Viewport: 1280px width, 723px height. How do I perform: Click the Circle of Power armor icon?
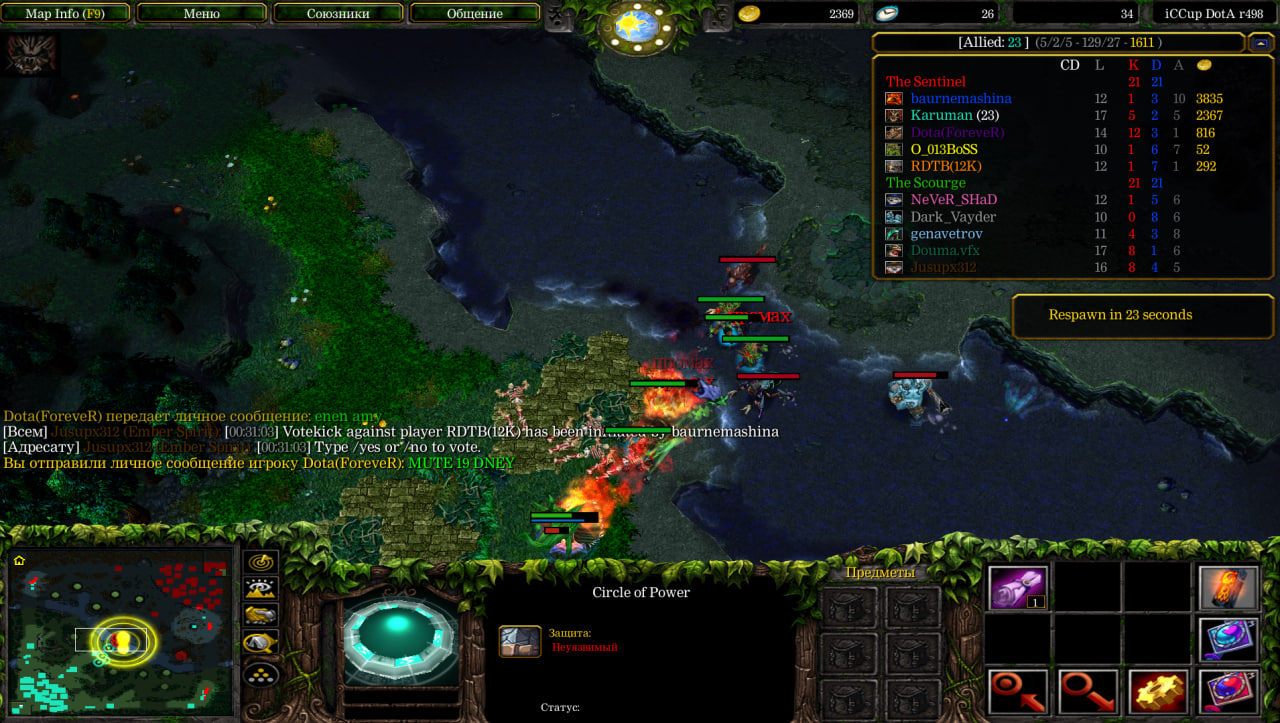click(x=520, y=641)
